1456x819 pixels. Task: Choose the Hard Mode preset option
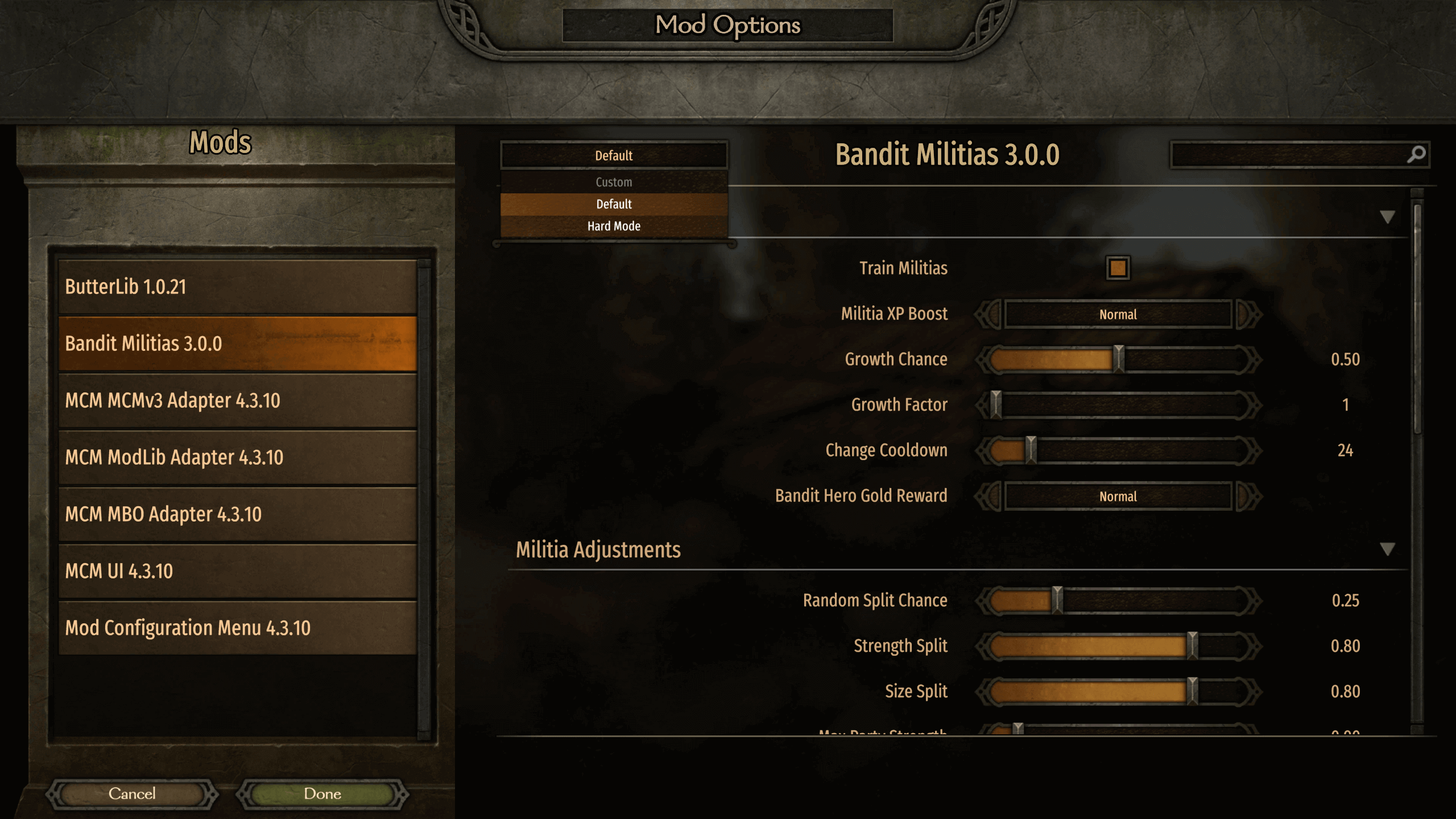(614, 226)
